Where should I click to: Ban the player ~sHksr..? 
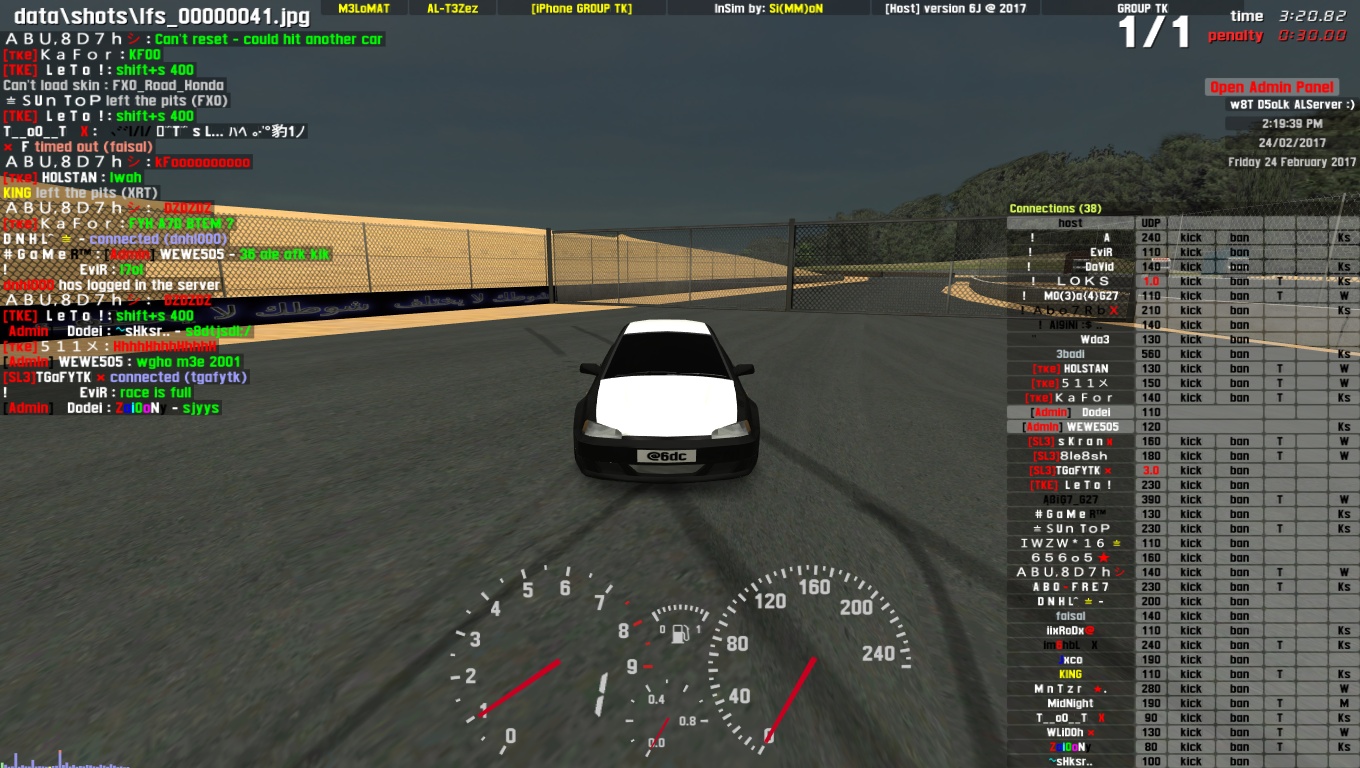click(1239, 761)
